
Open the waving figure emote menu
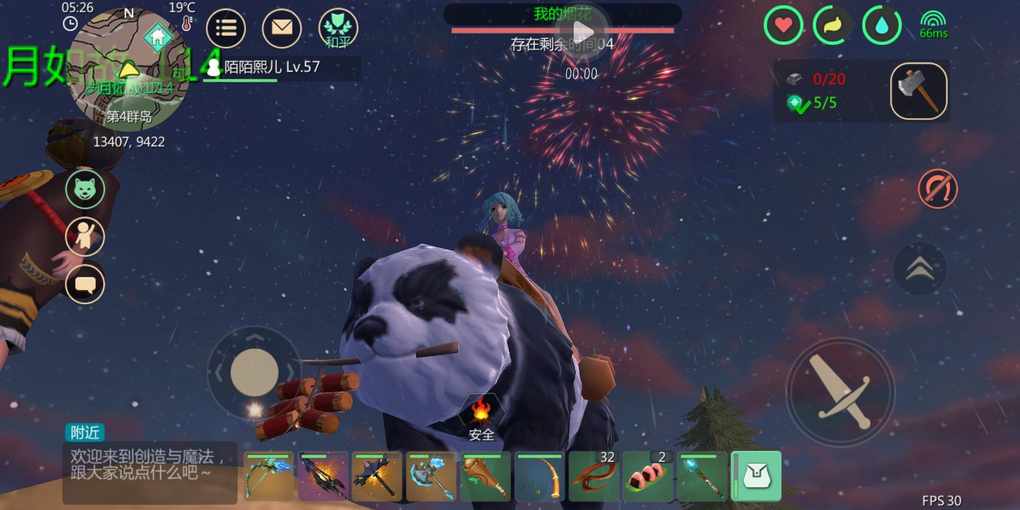coord(85,236)
